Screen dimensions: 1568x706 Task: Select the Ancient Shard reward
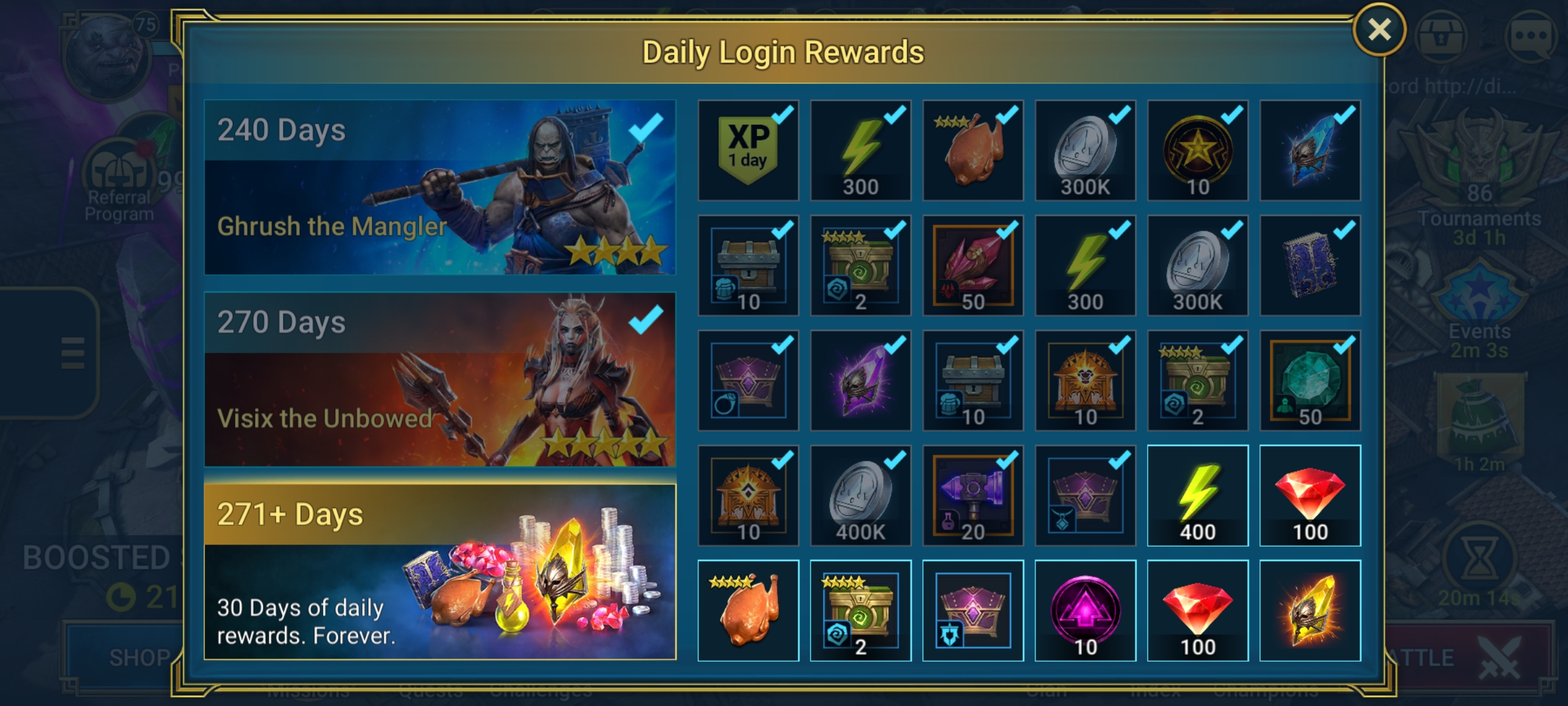[x=1309, y=149]
